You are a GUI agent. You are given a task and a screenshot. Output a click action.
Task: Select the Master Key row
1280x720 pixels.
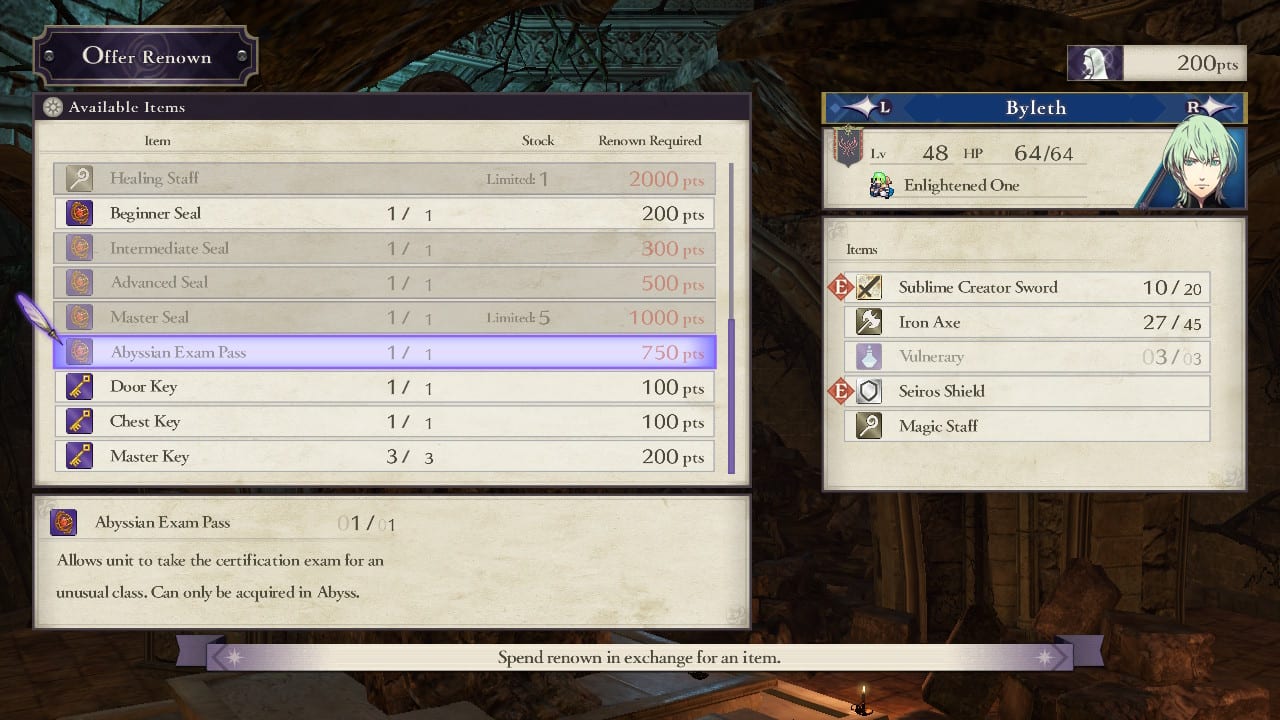tap(384, 457)
